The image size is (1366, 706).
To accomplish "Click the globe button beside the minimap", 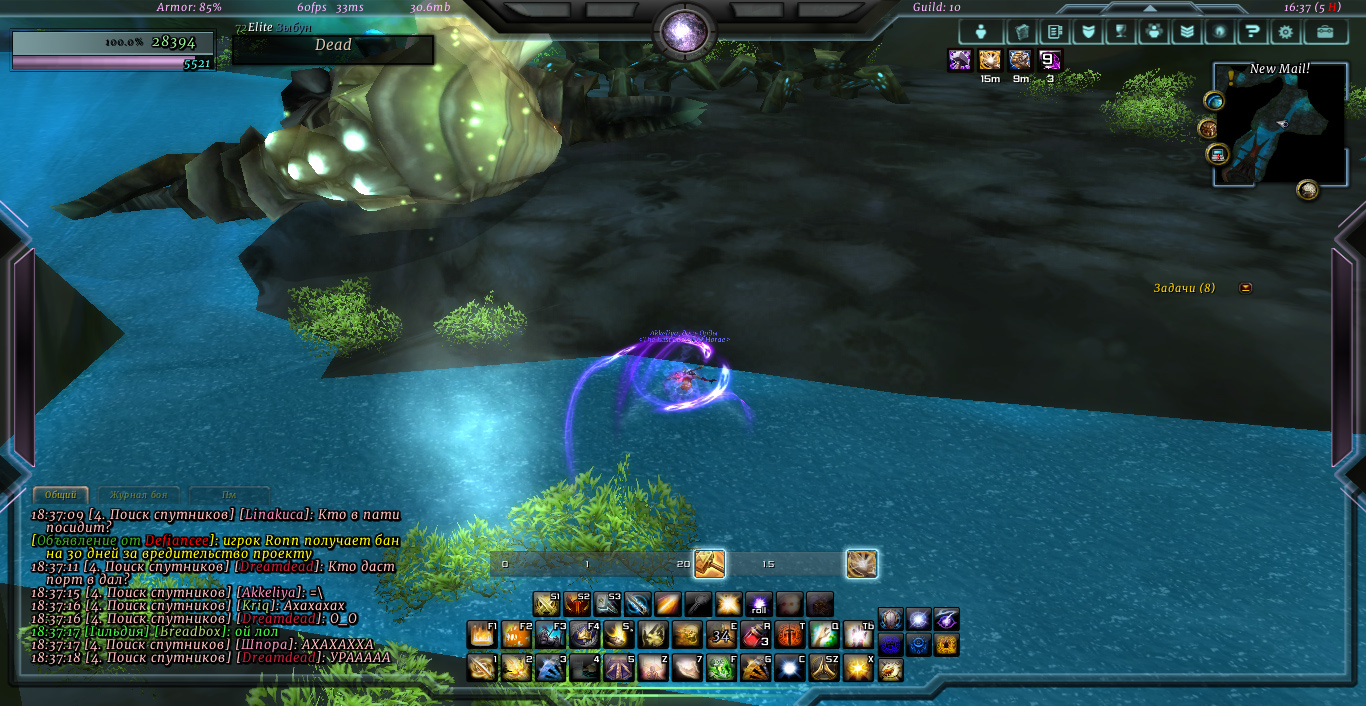I will click(1214, 101).
